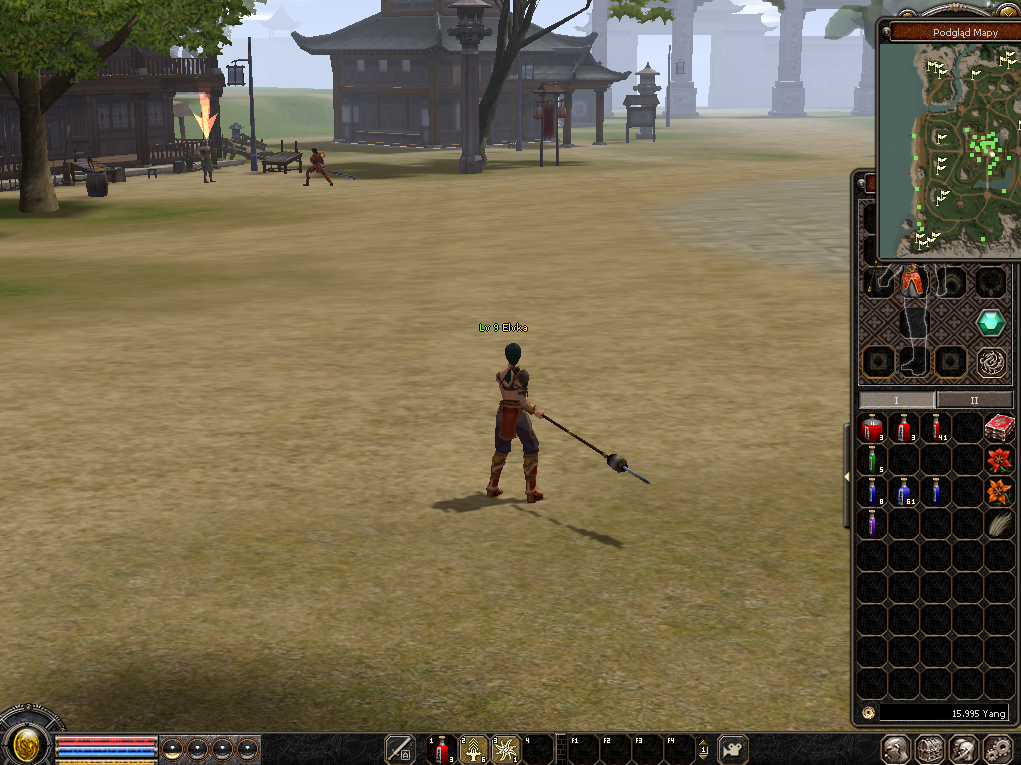
Task: Pick the red flower in inventory
Action: (999, 460)
